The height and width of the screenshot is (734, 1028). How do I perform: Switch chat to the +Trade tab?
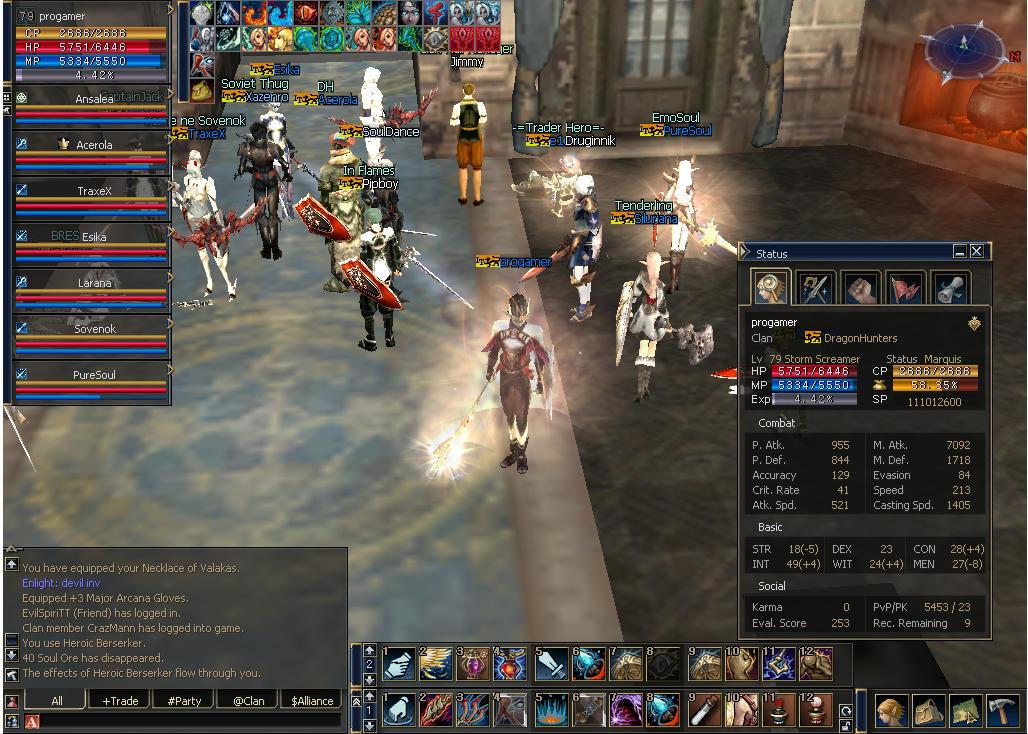120,700
